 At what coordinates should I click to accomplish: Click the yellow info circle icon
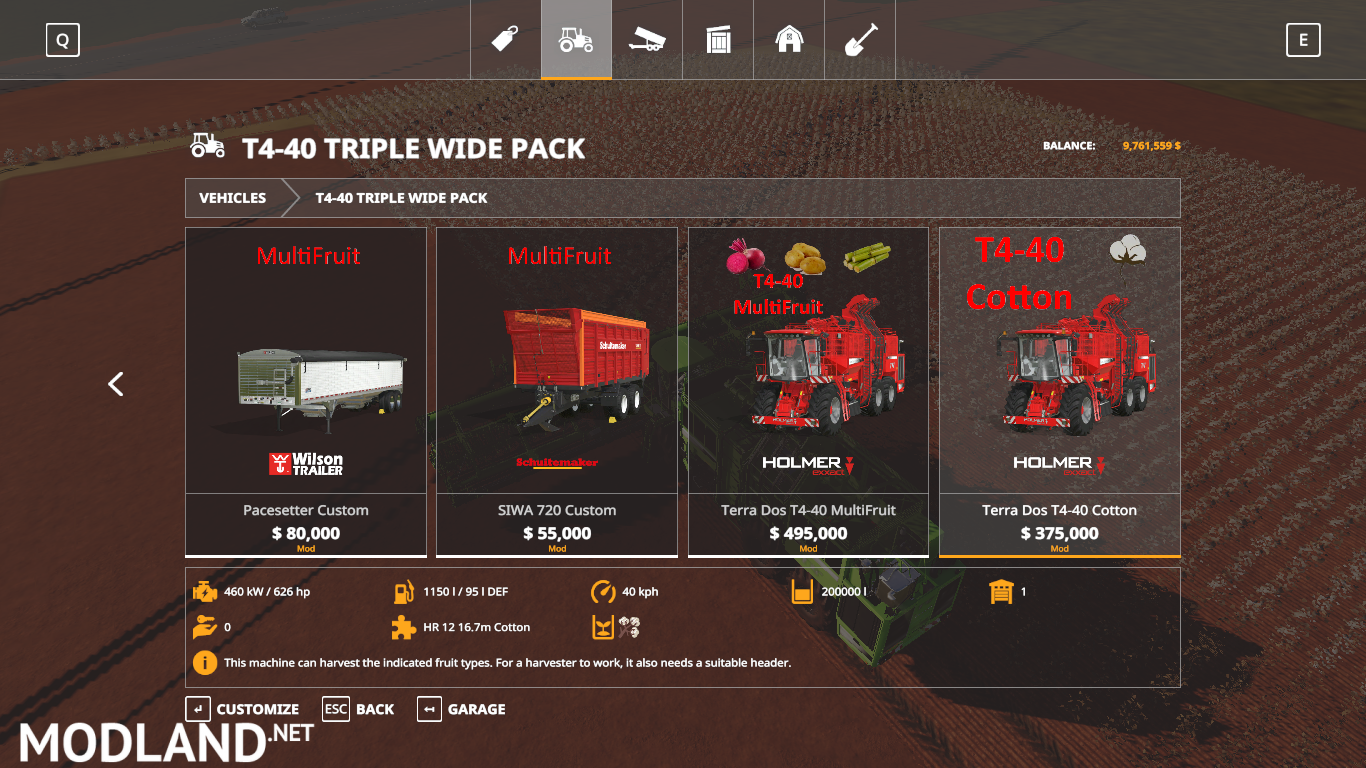[206, 662]
